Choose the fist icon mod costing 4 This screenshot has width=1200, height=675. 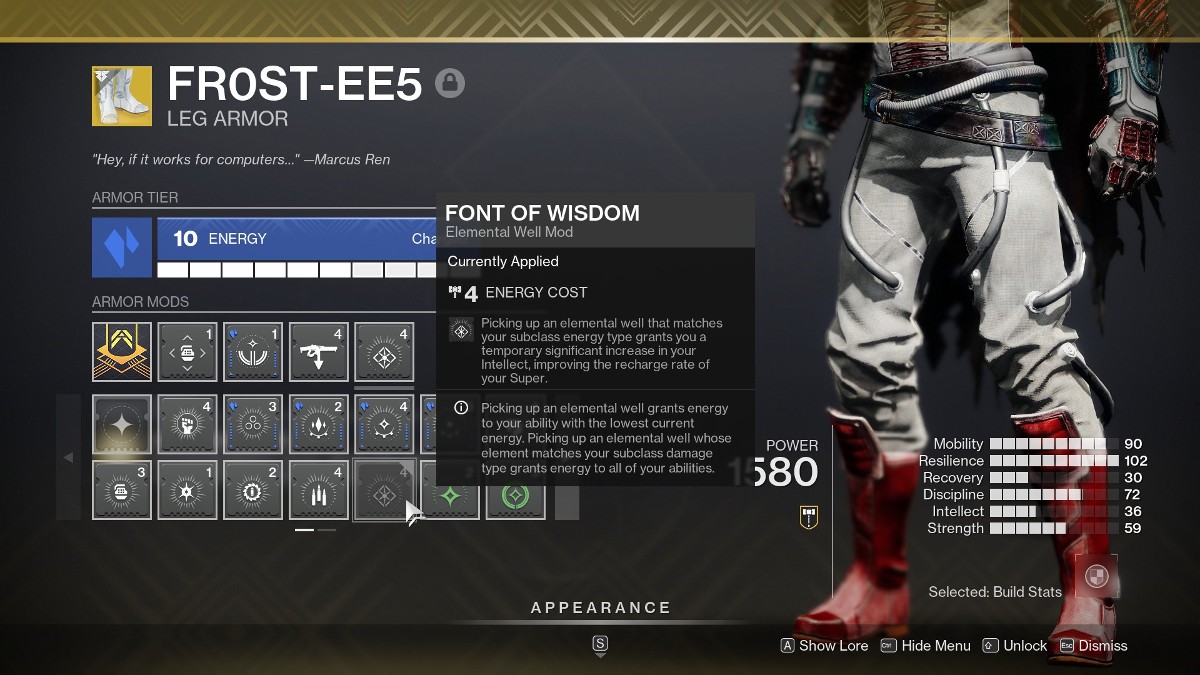[187, 425]
